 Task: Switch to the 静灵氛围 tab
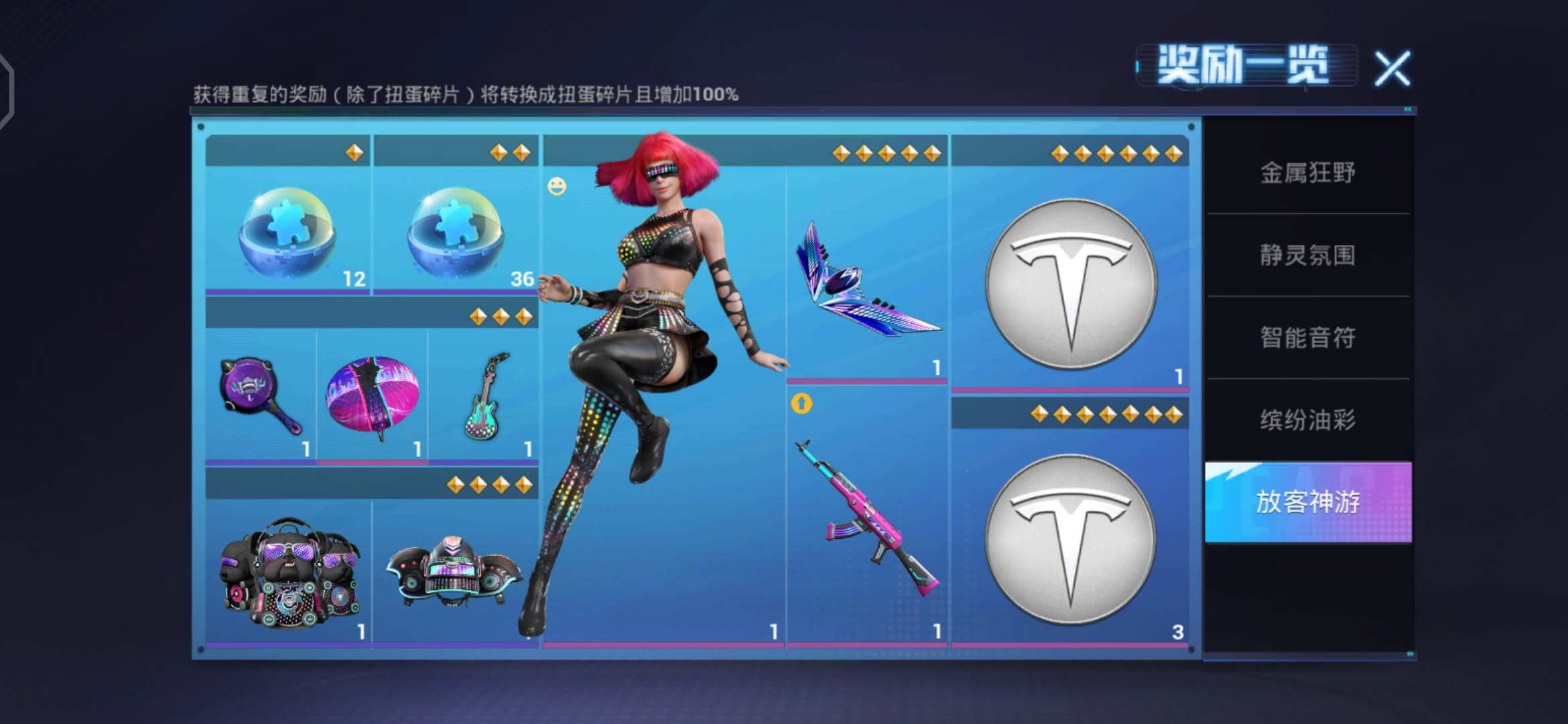coord(1307,255)
